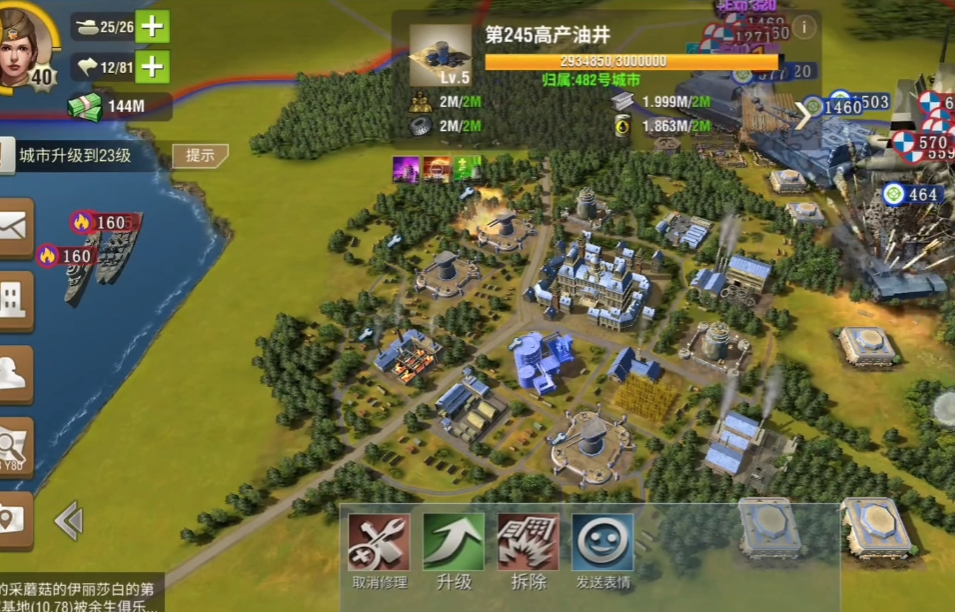Click the 提示 hint button
Viewport: 955px width, 612px height.
200,155
